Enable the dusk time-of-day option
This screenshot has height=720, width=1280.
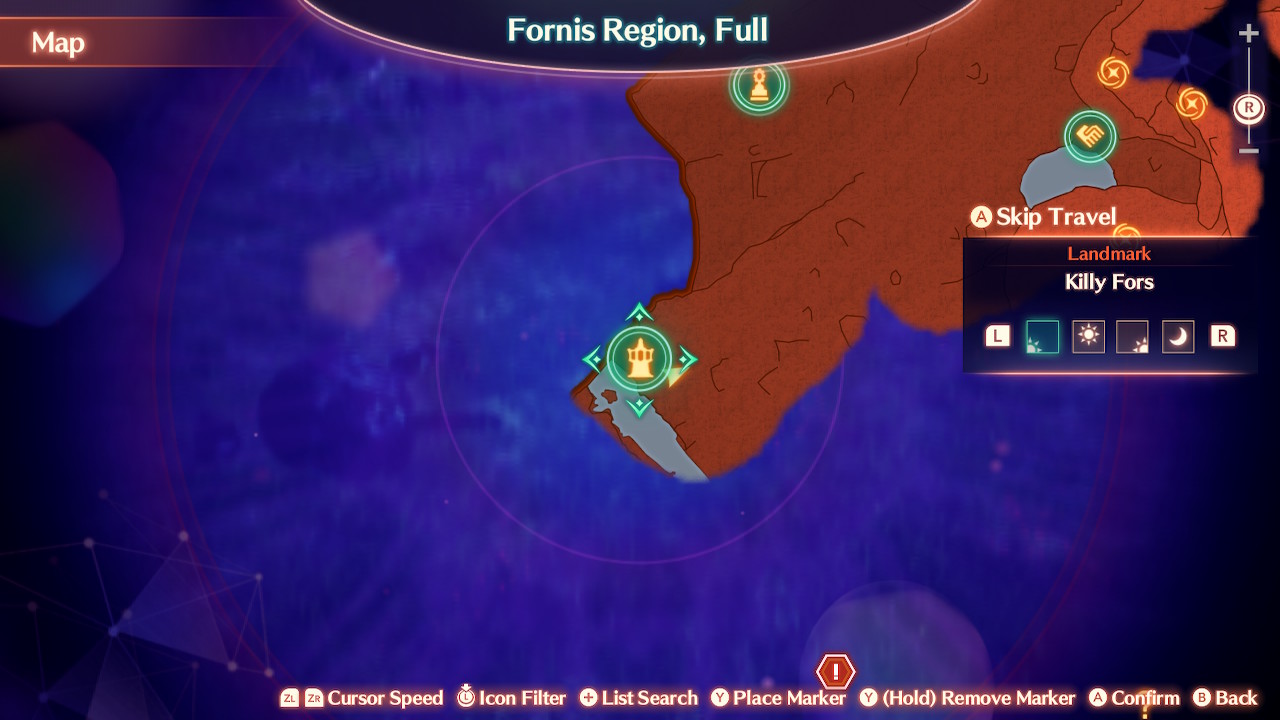tap(1133, 336)
